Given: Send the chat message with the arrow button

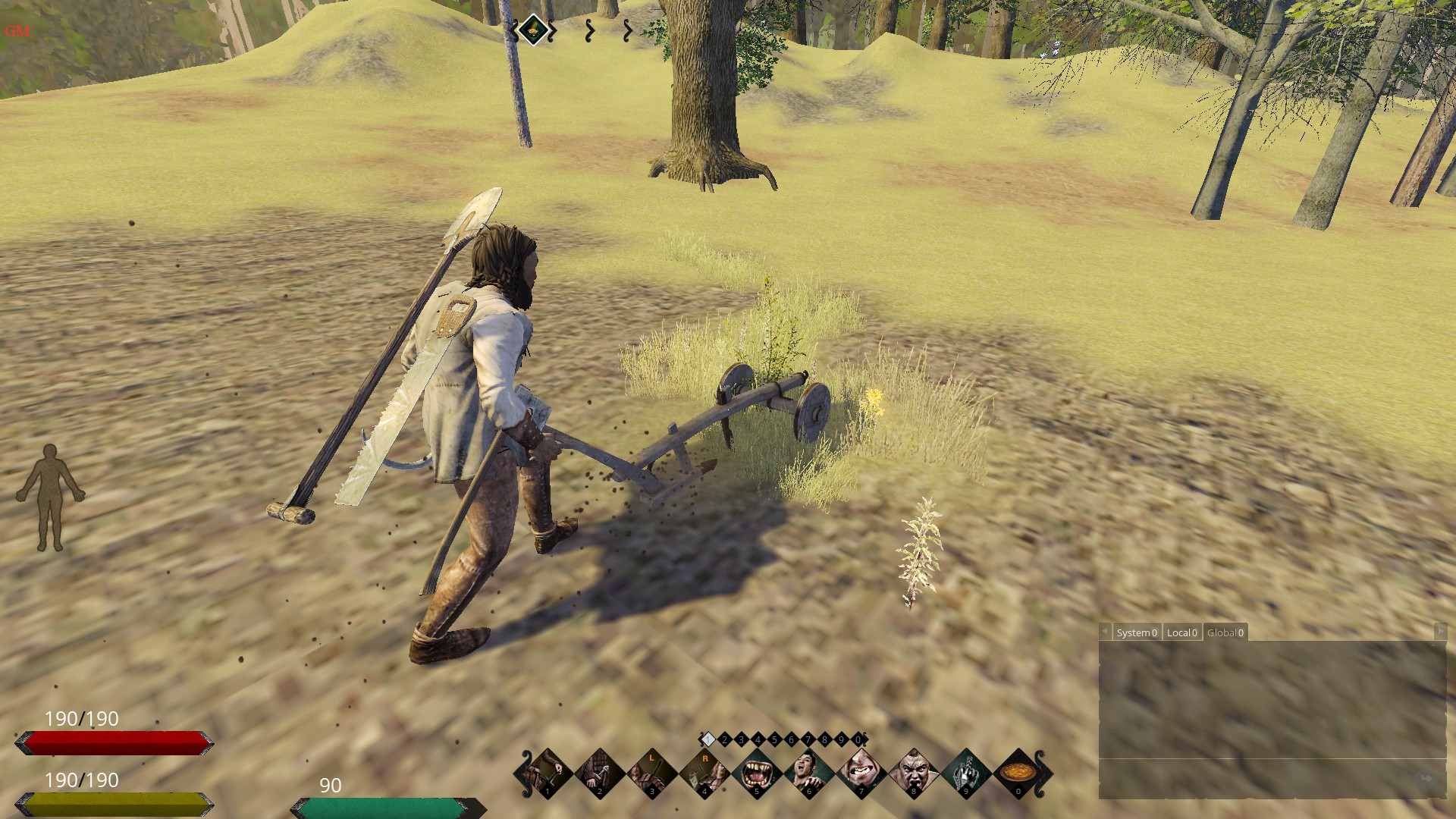Looking at the screenshot, I should pos(1426,779).
